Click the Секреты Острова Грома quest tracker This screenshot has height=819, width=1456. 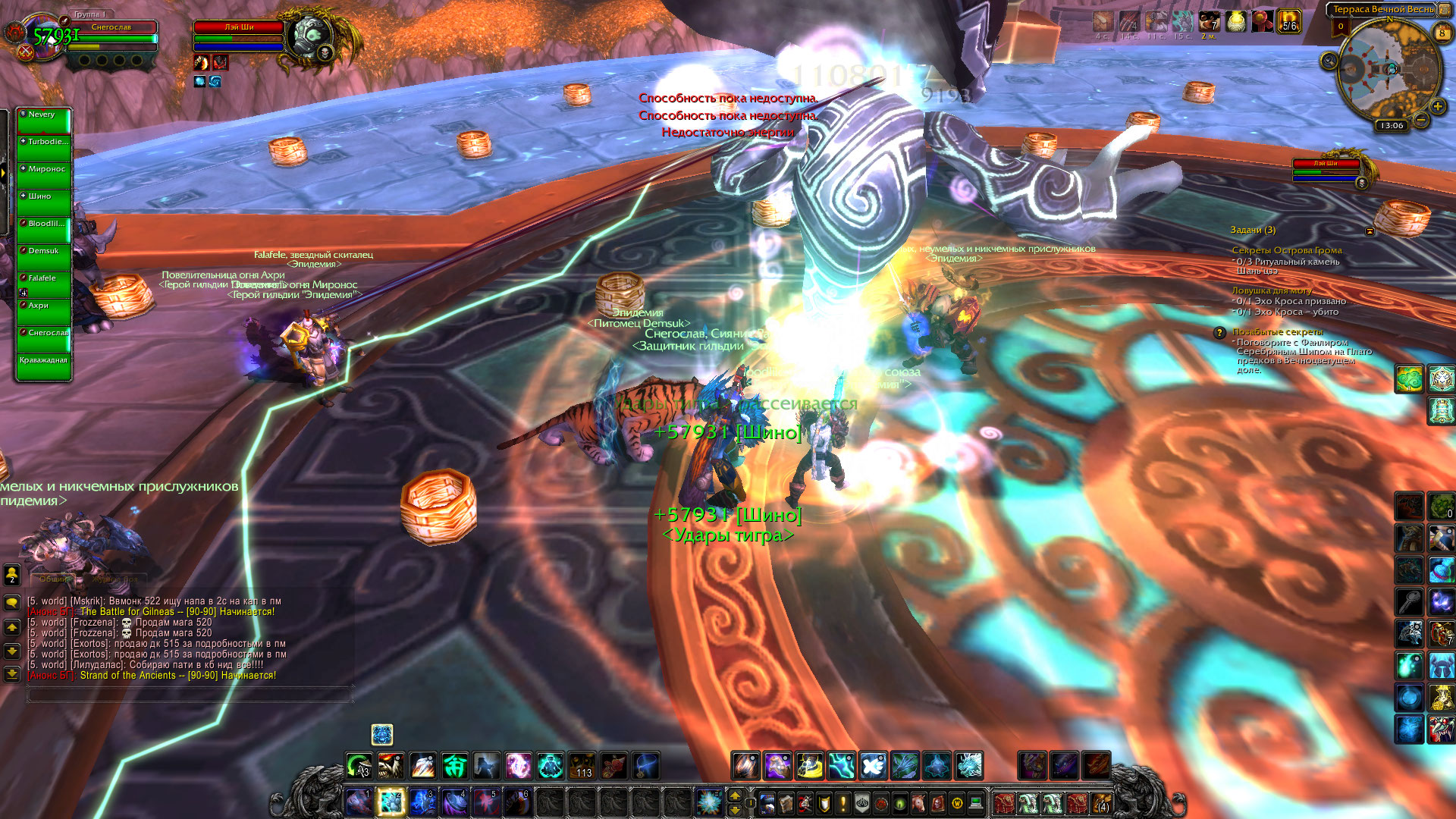pos(1286,250)
